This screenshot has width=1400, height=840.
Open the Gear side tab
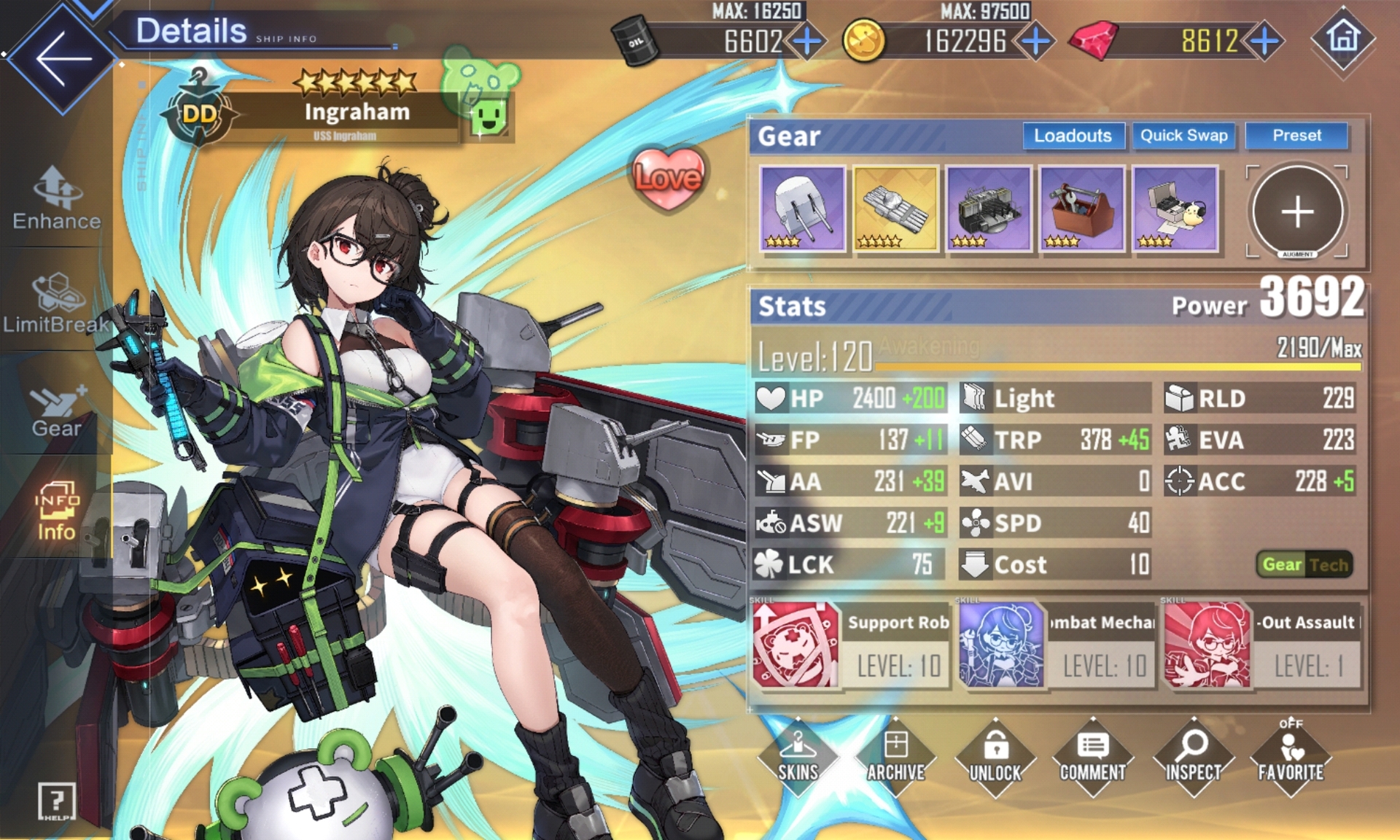pyautogui.click(x=56, y=407)
